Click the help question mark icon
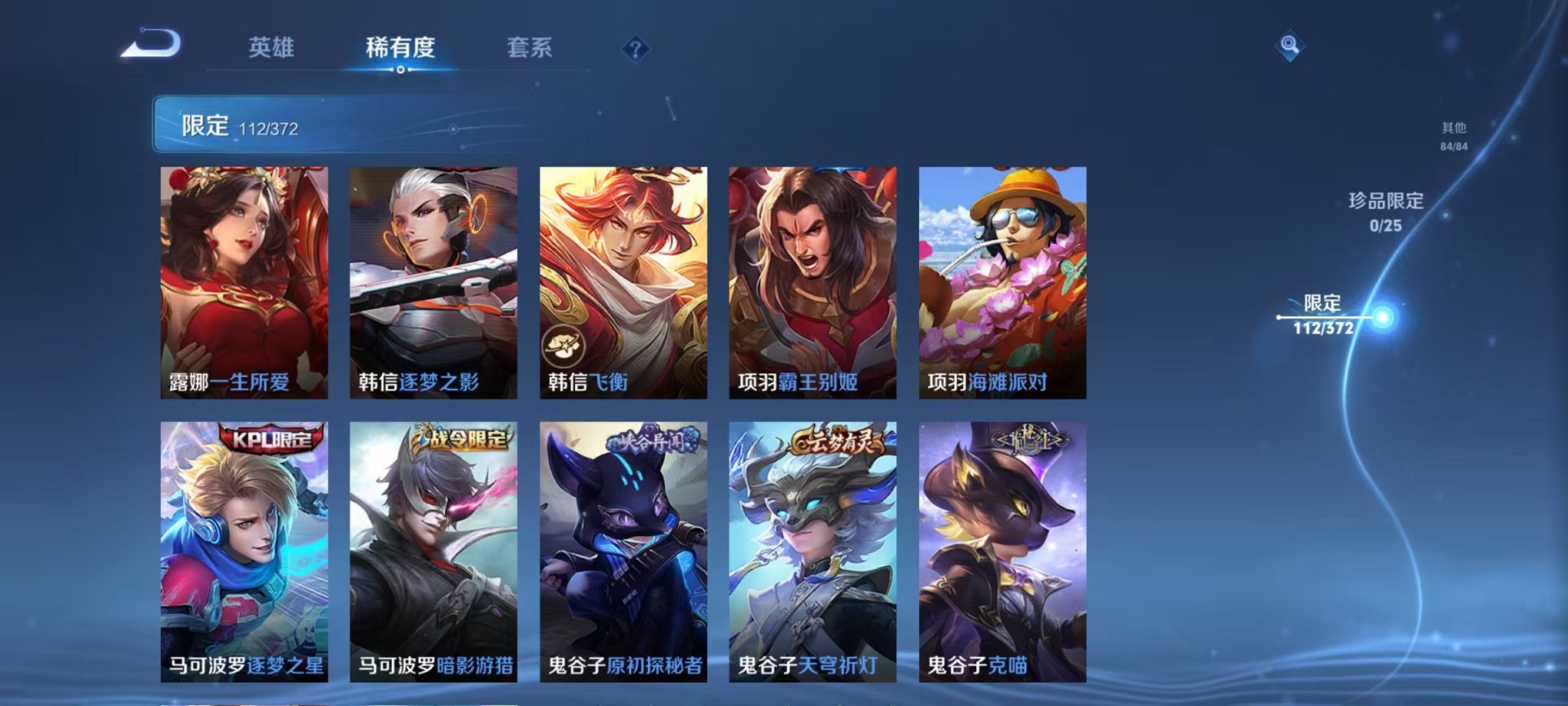This screenshot has height=706, width=1568. 634,50
